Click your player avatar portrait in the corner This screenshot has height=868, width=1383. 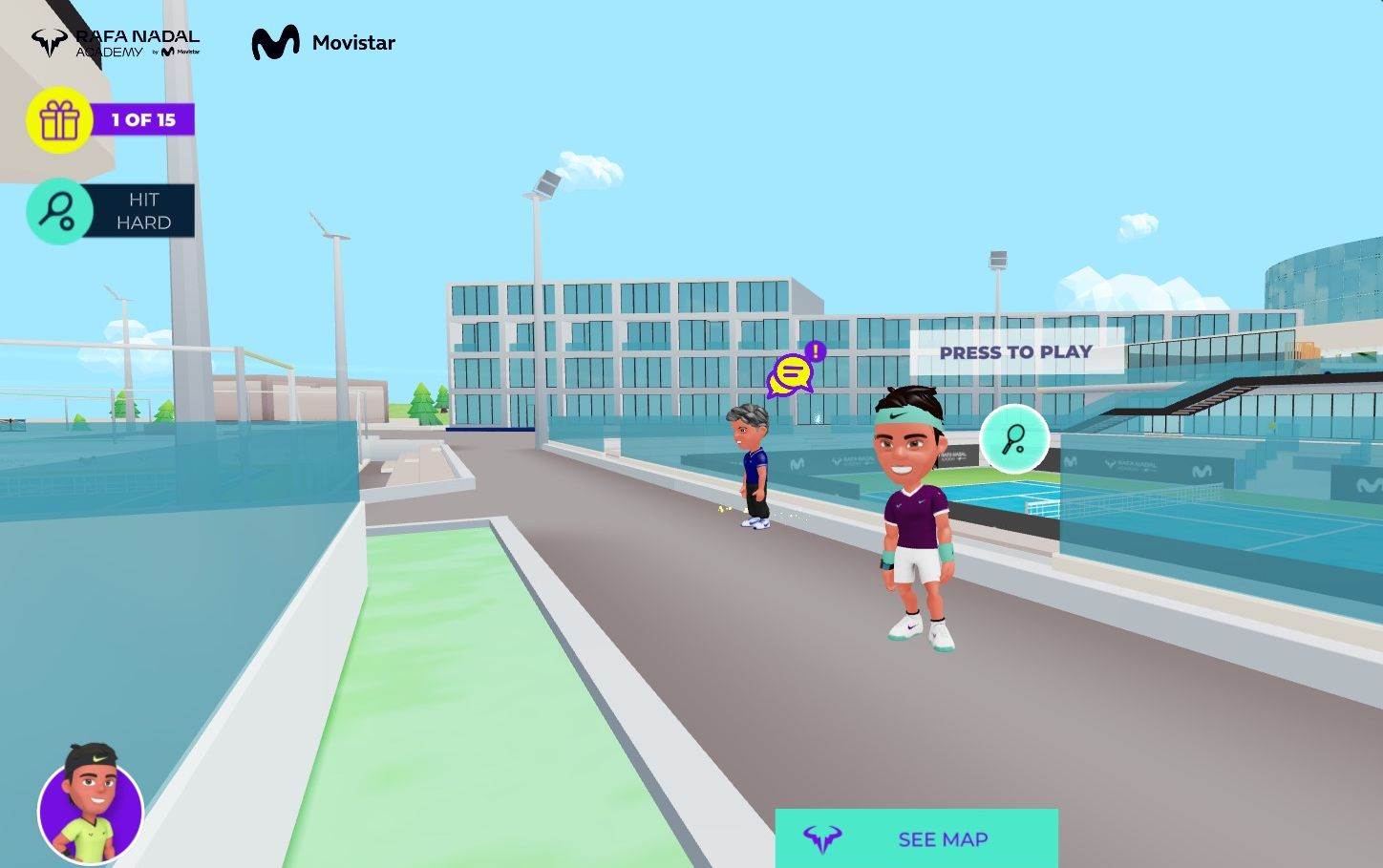click(x=91, y=811)
